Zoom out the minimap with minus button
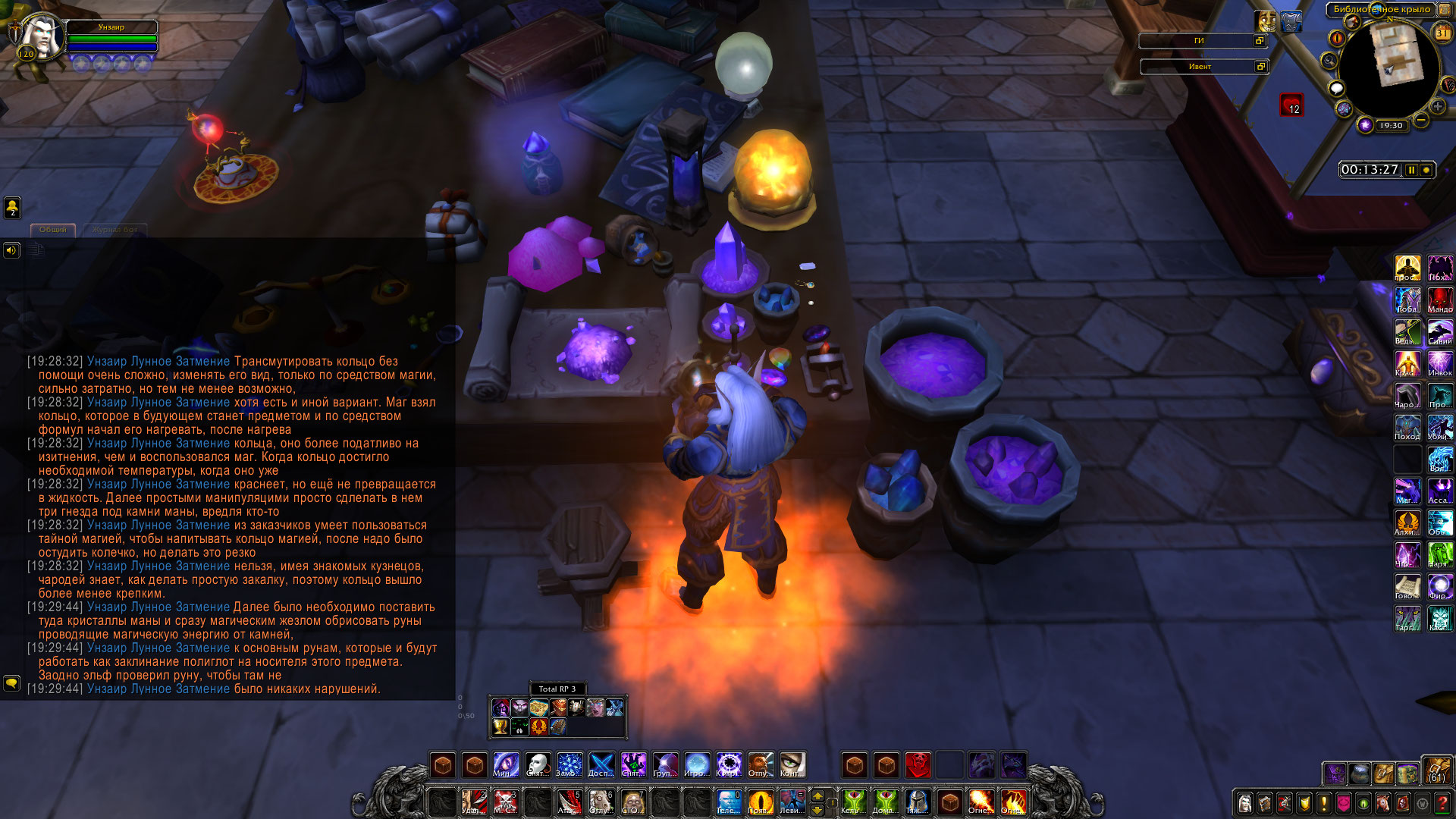Viewport: 1456px width, 819px height. pyautogui.click(x=1421, y=120)
